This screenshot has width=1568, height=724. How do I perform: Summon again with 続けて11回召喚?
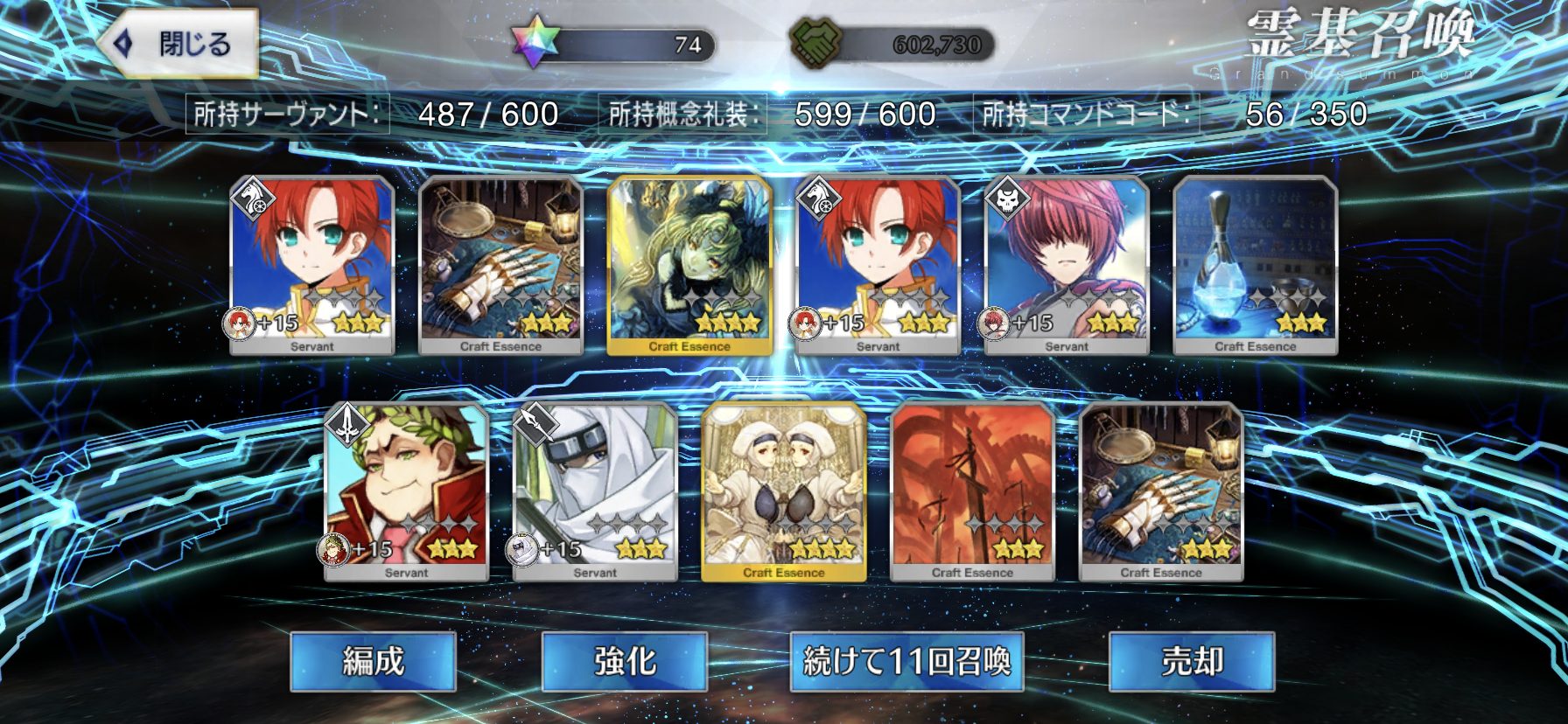pos(906,661)
